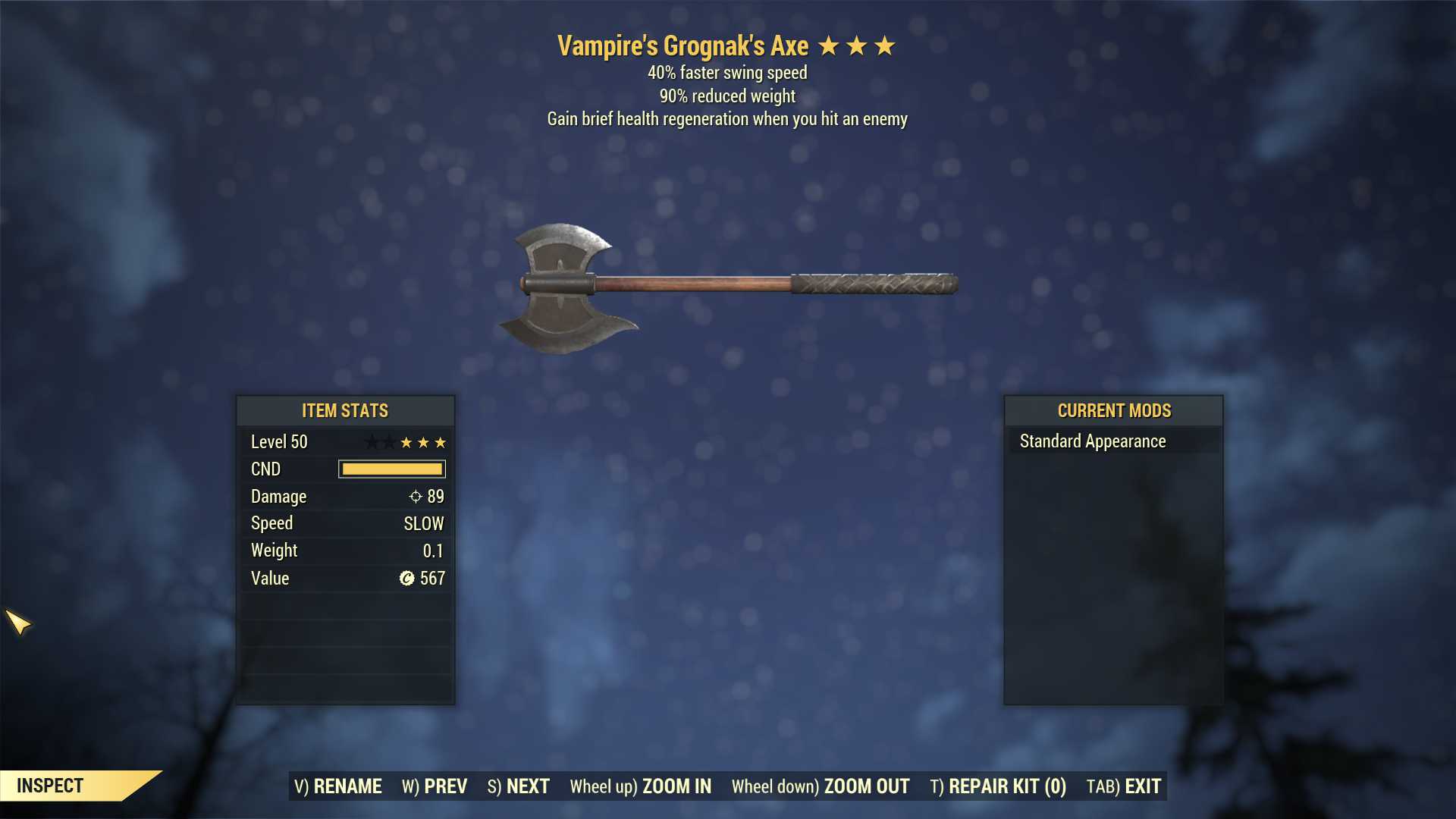Rename the Vampire's Grognak's Axe

(338, 786)
